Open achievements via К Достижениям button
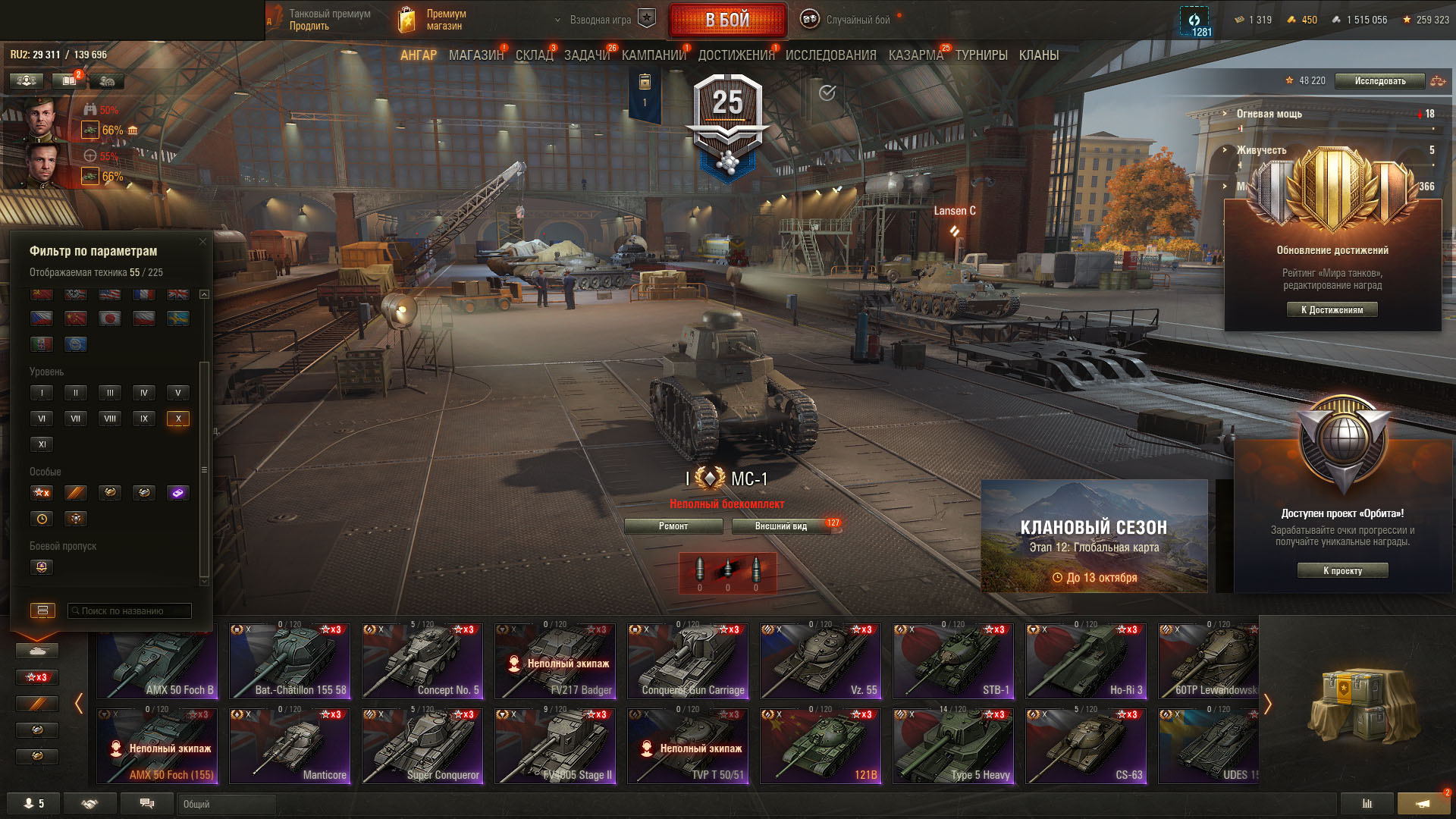Image resolution: width=1456 pixels, height=819 pixels. pyautogui.click(x=1332, y=309)
